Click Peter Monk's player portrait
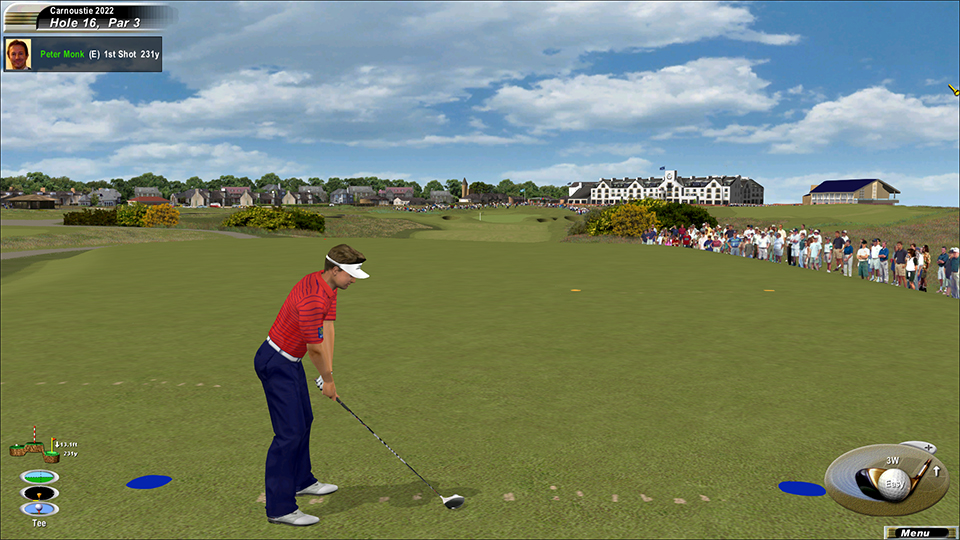Viewport: 960px width, 540px height. 17,54
